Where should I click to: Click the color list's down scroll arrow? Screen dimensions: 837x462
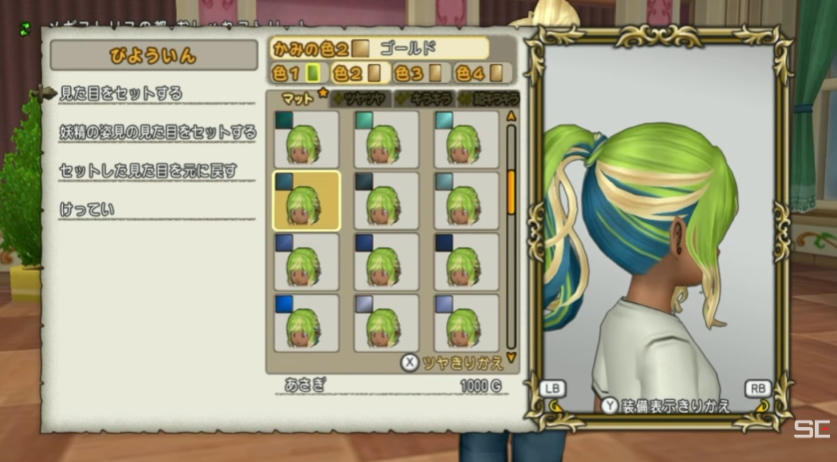click(x=512, y=357)
